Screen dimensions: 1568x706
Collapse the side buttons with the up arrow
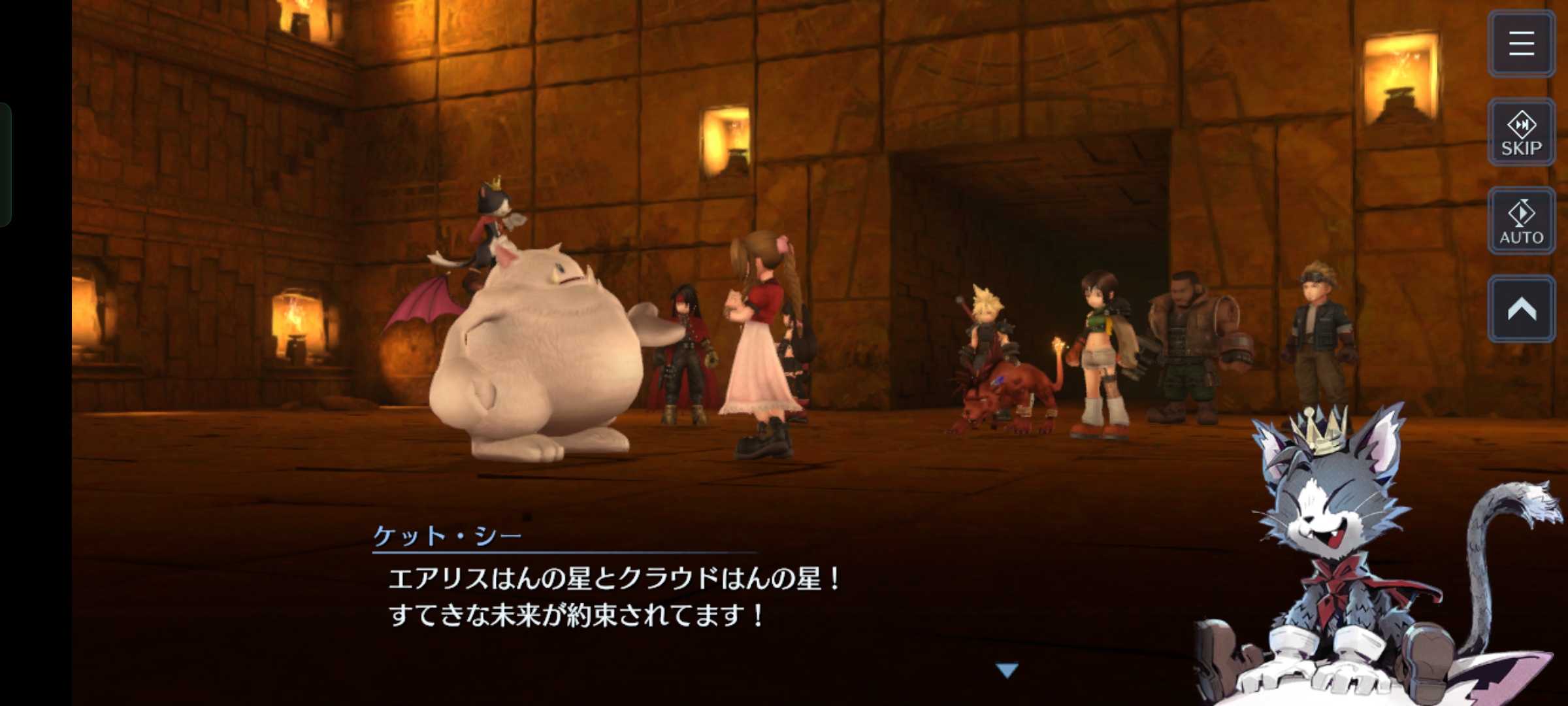click(x=1521, y=309)
